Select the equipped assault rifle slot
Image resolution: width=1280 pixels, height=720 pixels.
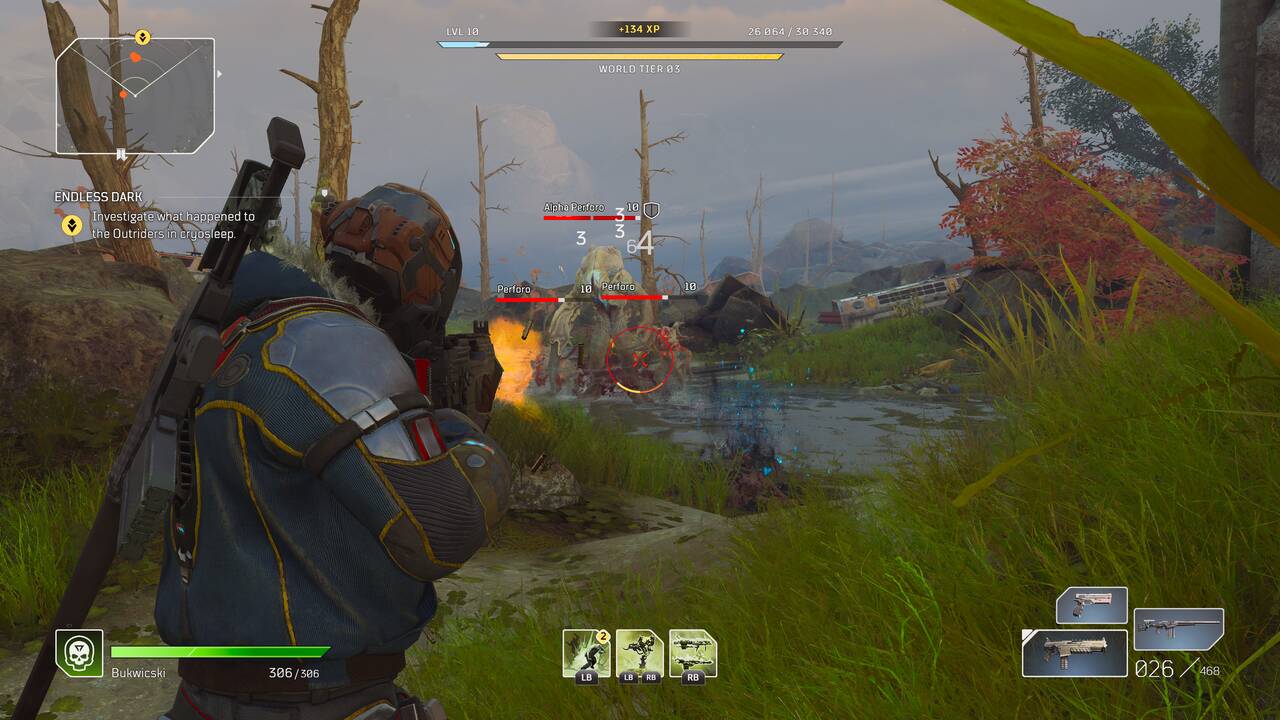[x=1075, y=652]
